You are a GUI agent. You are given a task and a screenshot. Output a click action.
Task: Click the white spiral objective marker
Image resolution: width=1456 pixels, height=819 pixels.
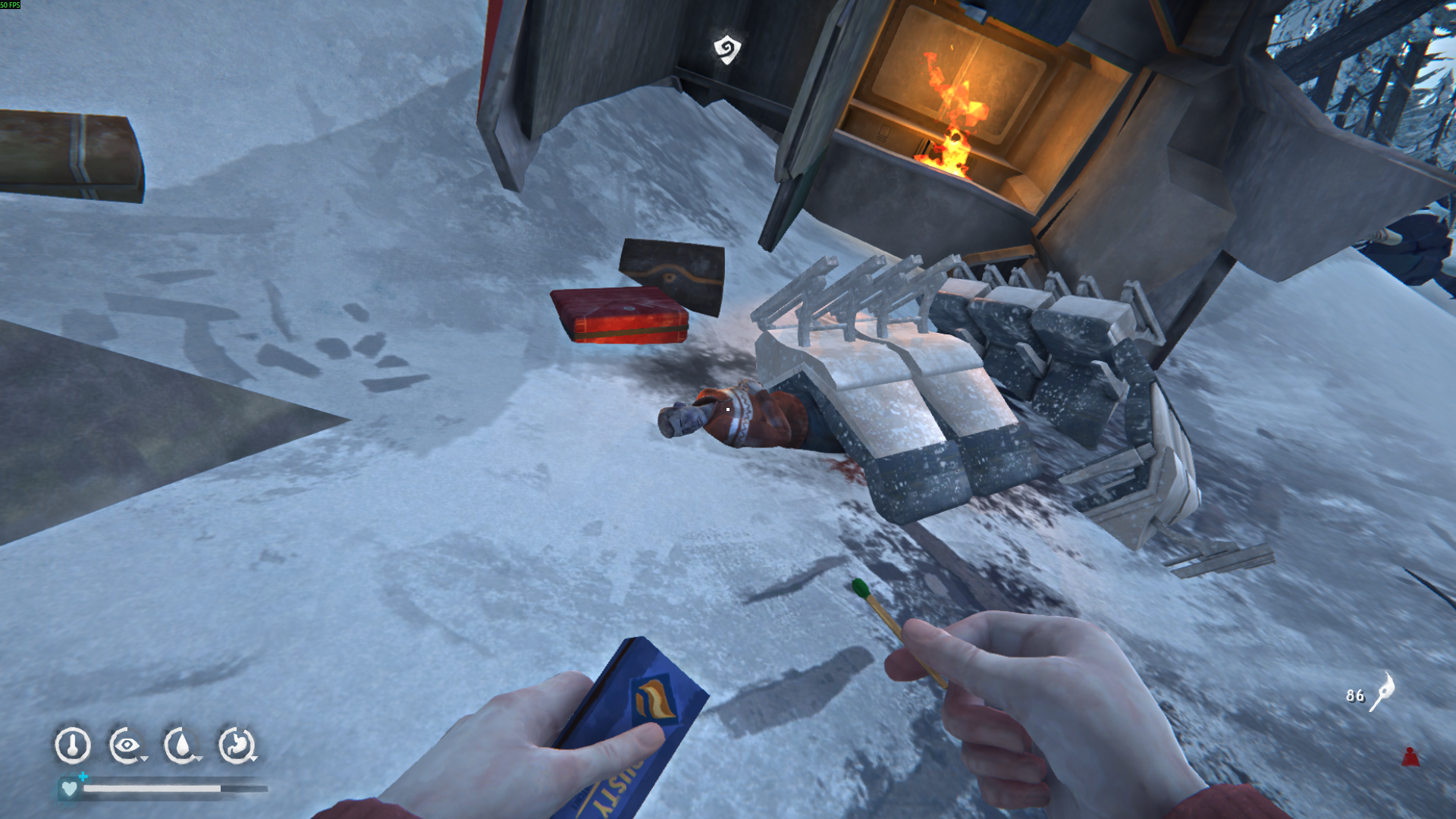(726, 49)
